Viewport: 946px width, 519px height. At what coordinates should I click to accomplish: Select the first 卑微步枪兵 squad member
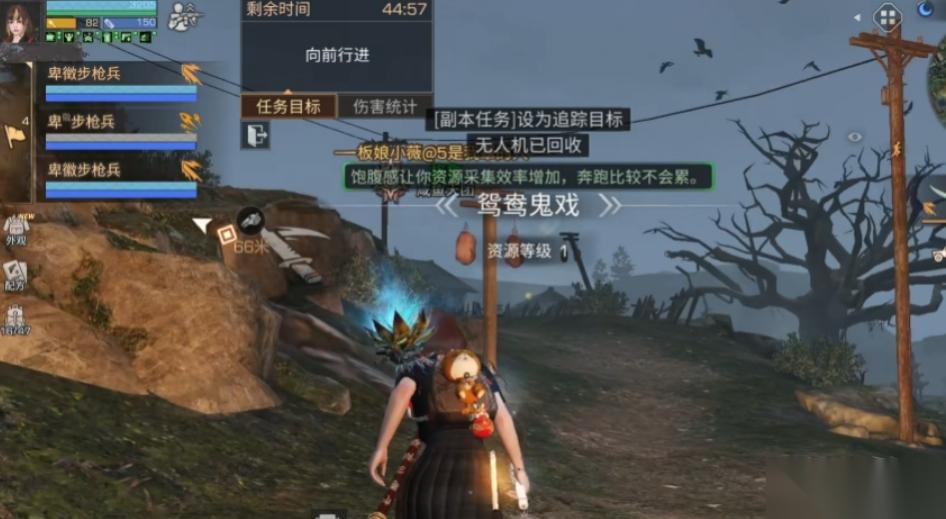click(120, 80)
